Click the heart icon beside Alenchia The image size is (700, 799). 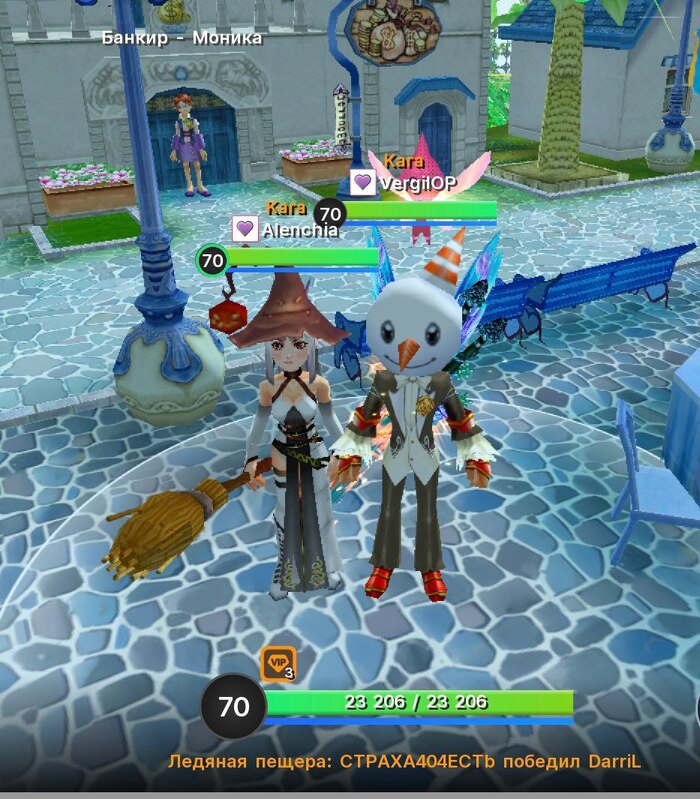point(245,229)
